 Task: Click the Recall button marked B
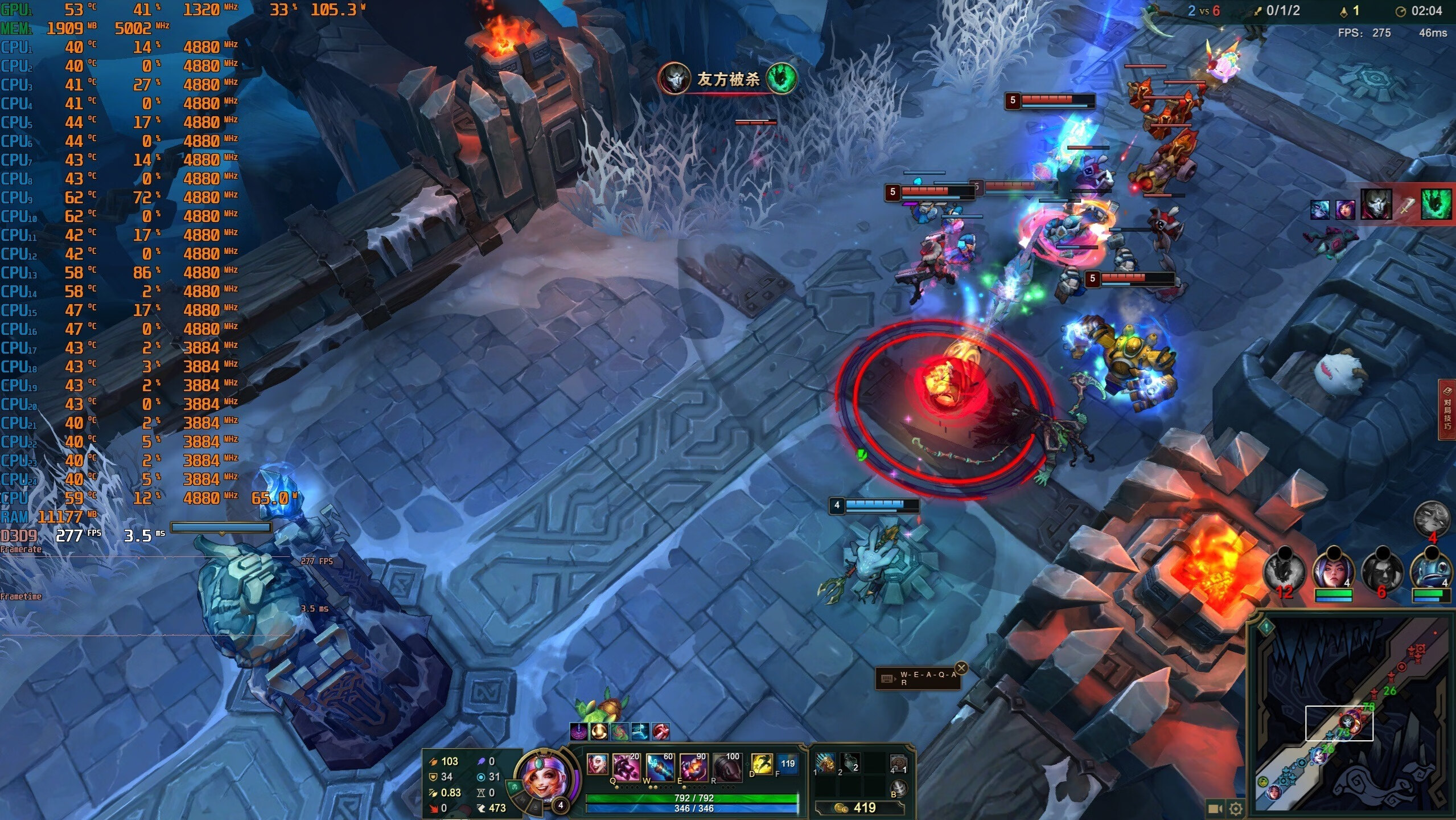(x=898, y=788)
